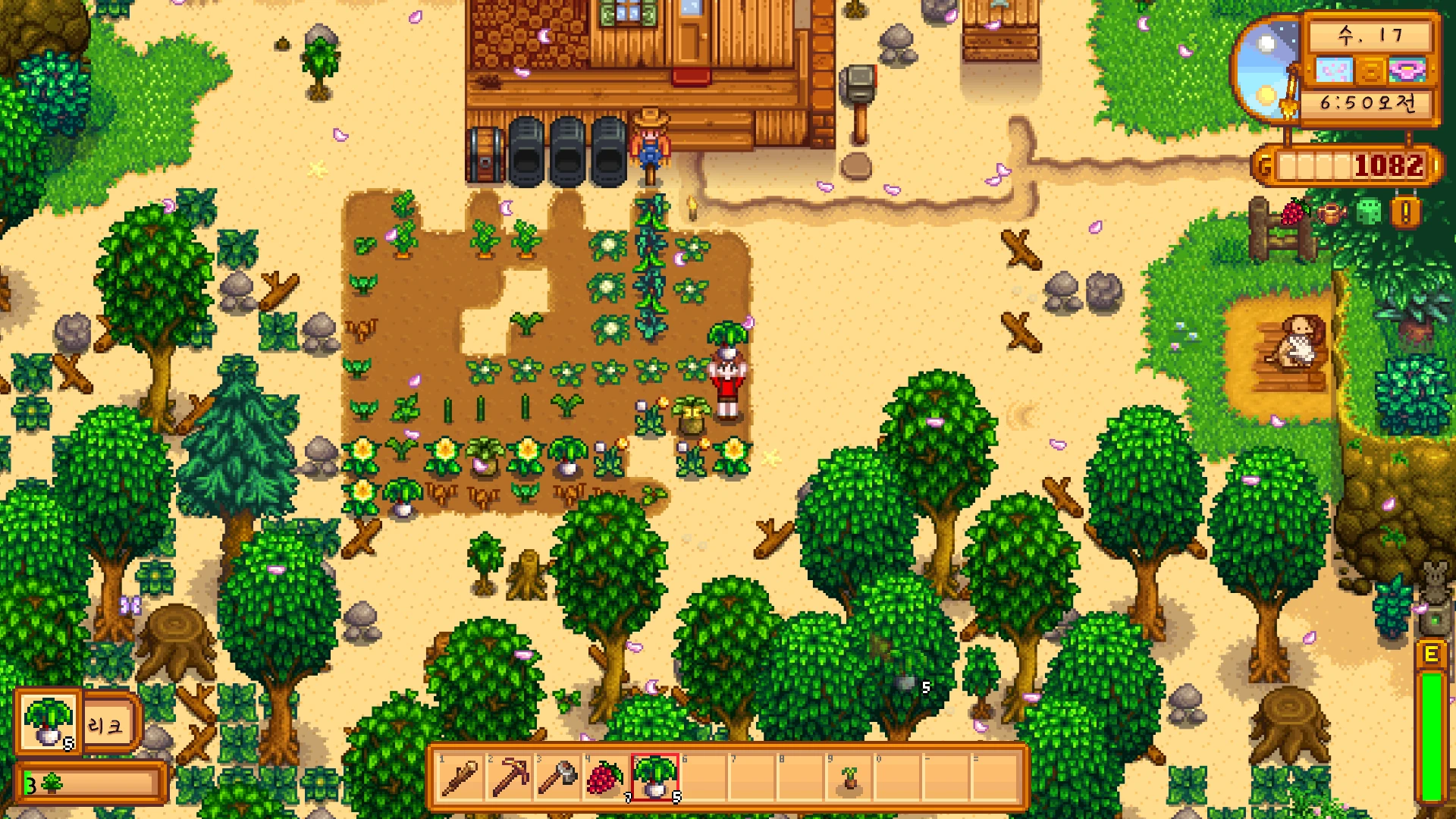Screen dimensions: 1456x819
Task: Choose the axe in the hotbar
Action: pyautogui.click(x=558, y=777)
